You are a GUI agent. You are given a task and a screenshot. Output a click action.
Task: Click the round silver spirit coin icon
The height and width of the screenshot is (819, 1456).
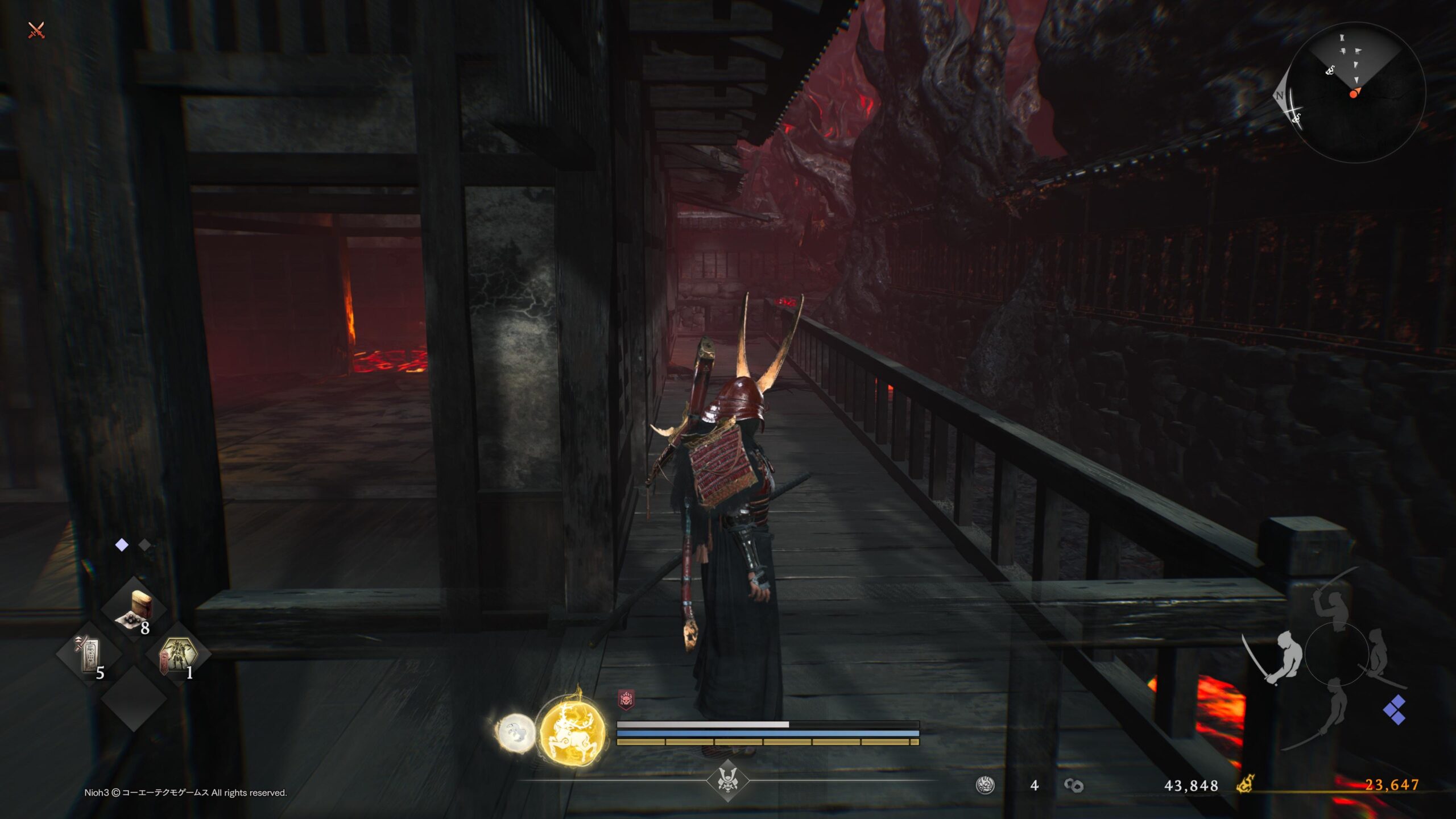click(x=985, y=785)
